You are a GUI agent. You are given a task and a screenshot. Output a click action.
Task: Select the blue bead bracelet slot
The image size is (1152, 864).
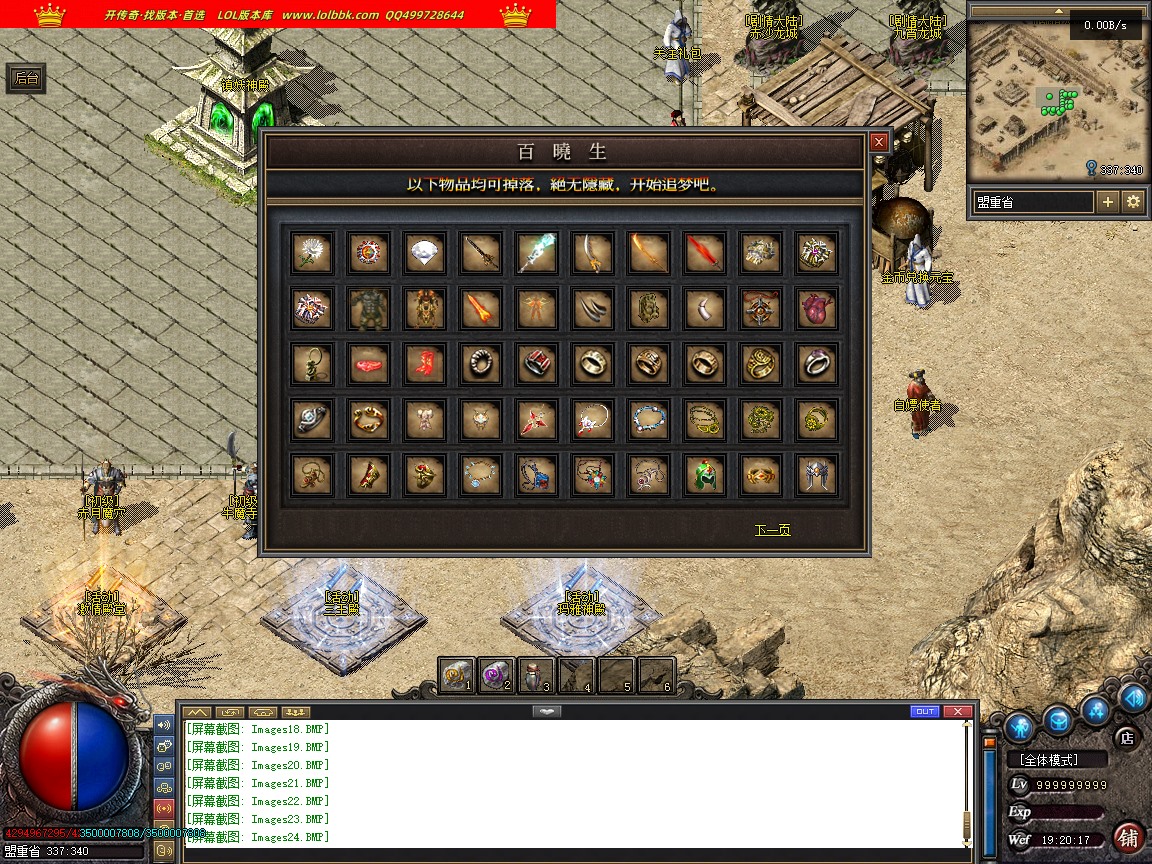[648, 420]
